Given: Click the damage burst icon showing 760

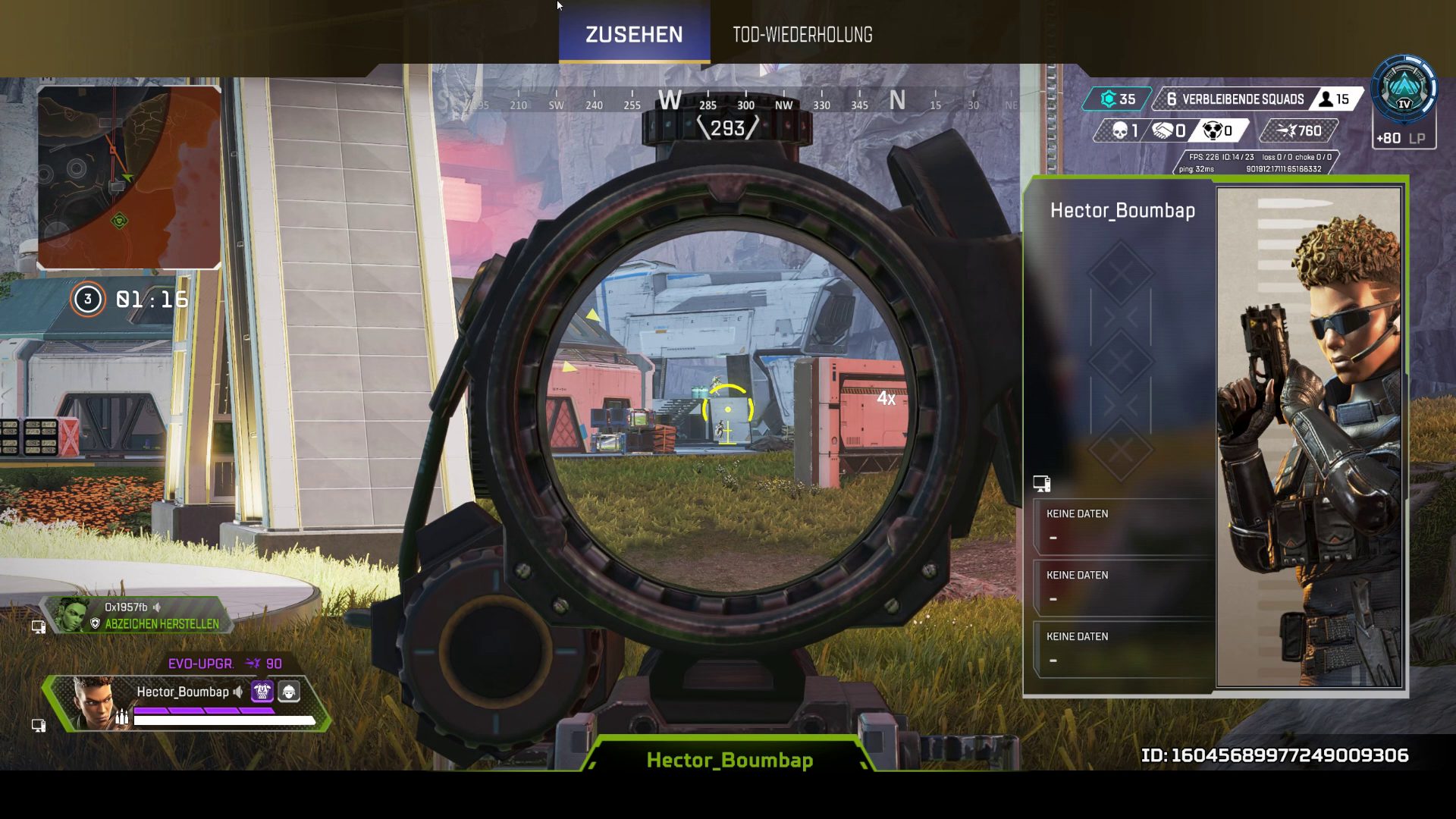Looking at the screenshot, I should click(x=1289, y=130).
